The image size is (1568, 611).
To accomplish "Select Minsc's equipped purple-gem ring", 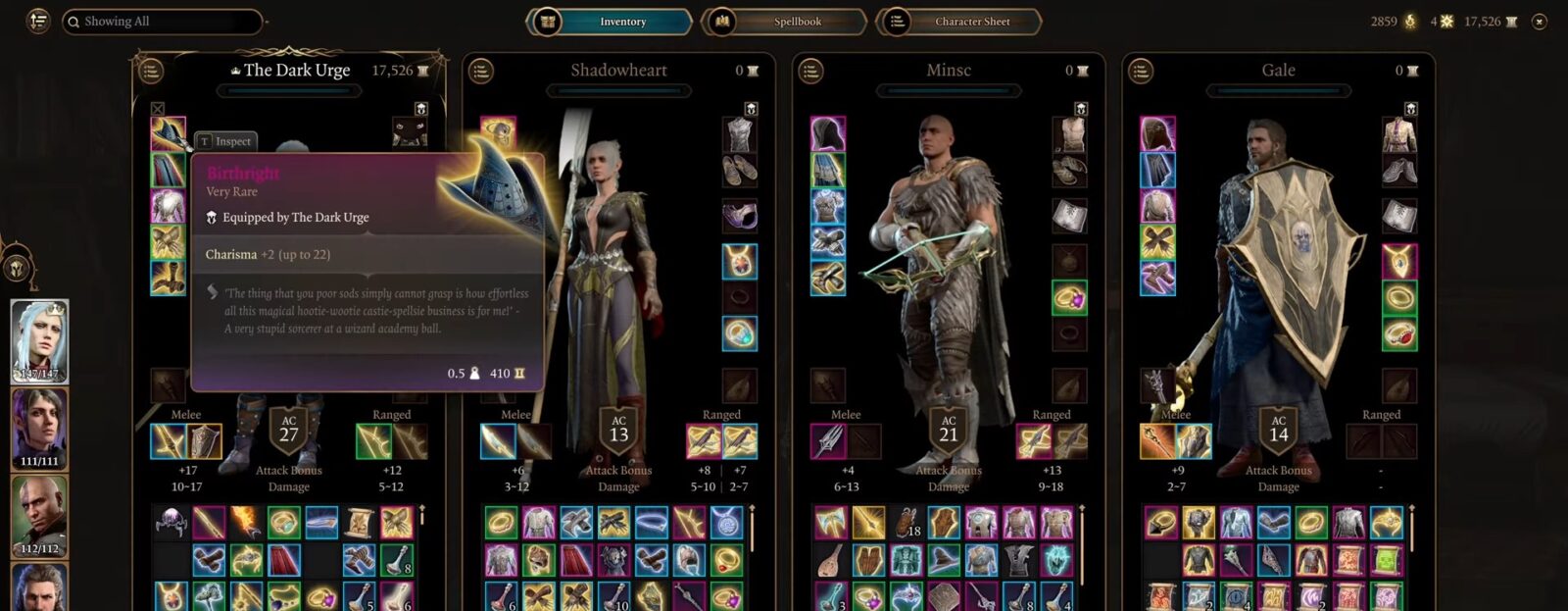I will [1069, 297].
